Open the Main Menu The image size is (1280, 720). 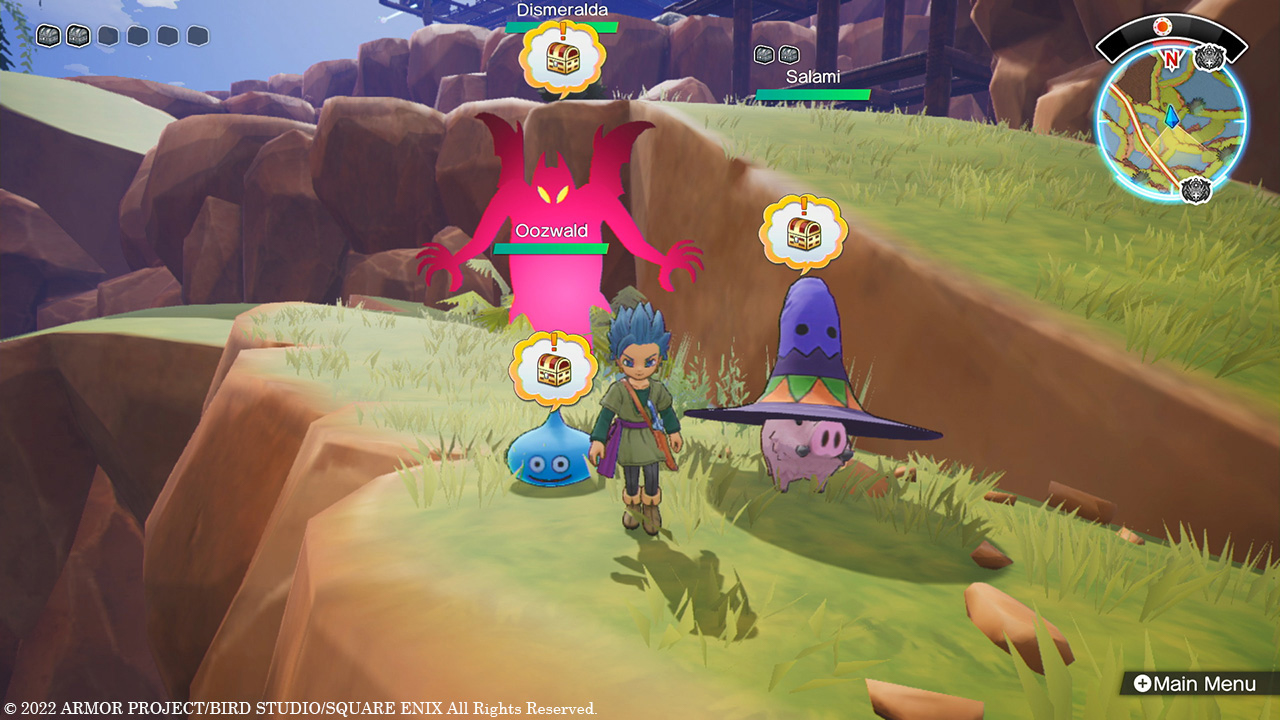point(1194,684)
